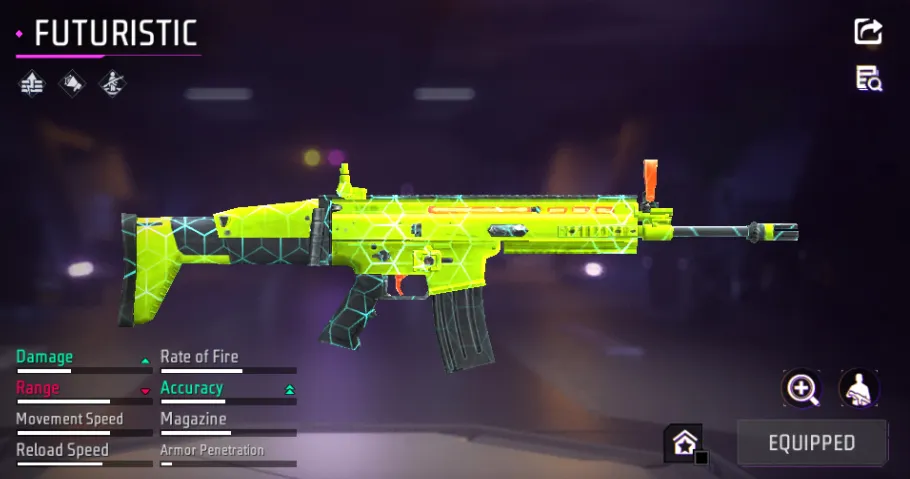This screenshot has height=479, width=910.
Task: Open the details document search icon
Action: [868, 79]
